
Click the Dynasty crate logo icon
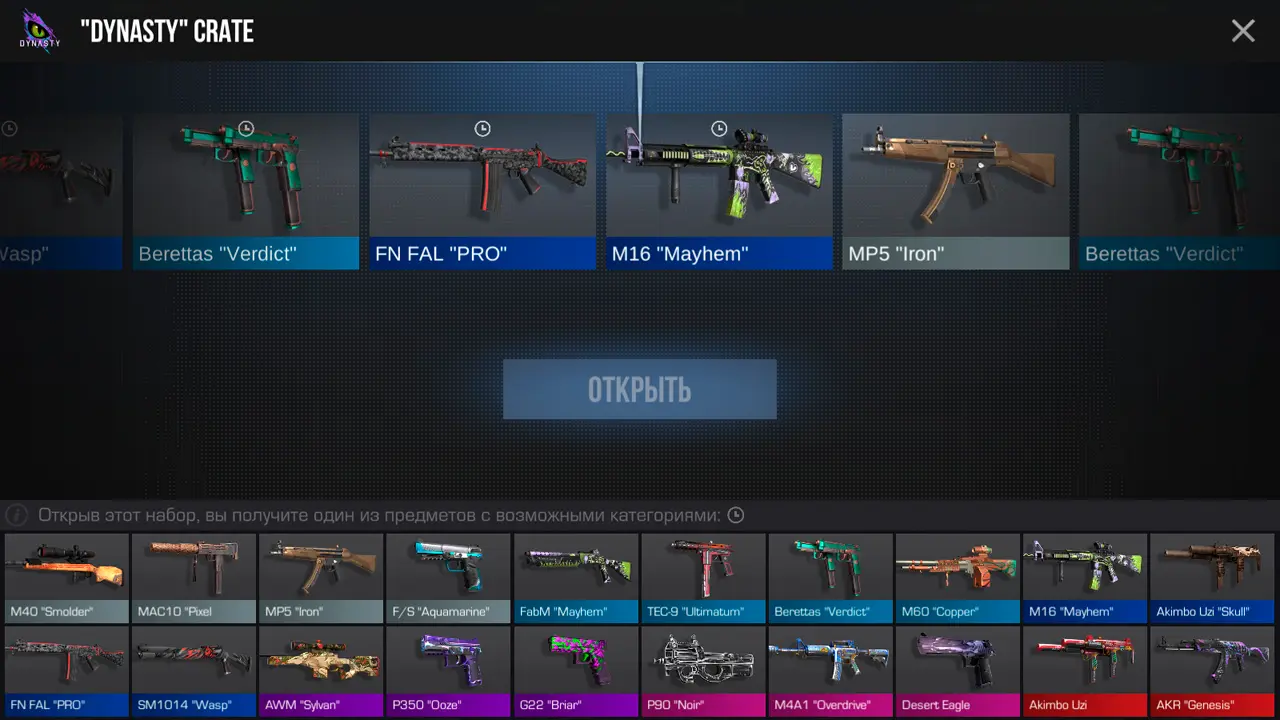click(40, 30)
